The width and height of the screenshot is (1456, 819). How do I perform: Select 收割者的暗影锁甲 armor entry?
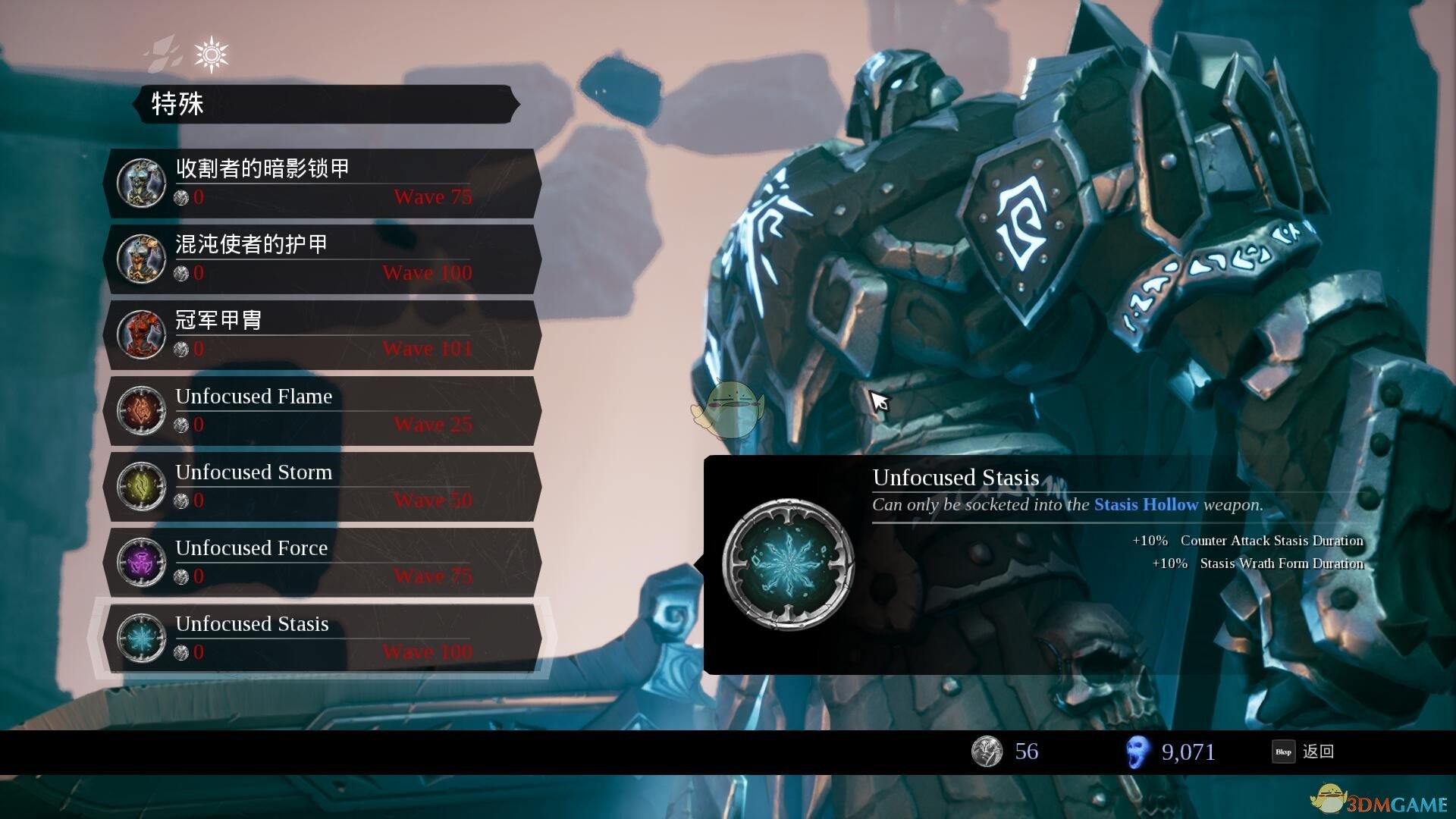click(x=323, y=183)
